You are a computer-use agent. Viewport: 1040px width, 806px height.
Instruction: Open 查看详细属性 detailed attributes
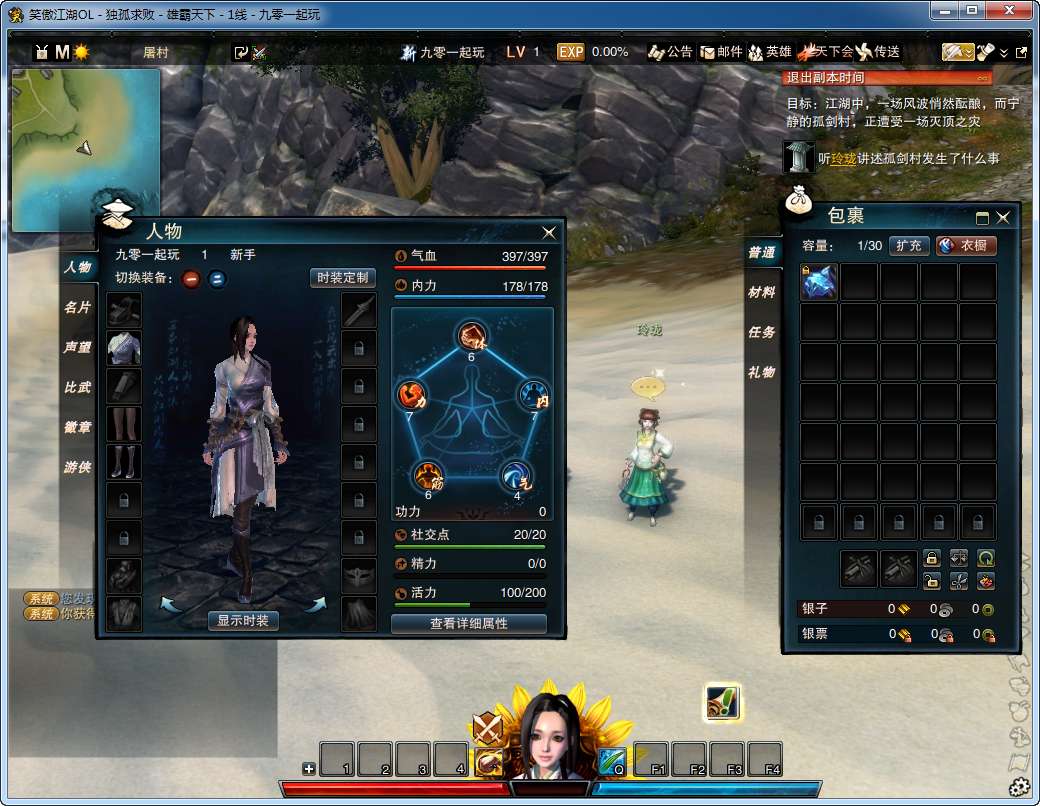click(469, 624)
